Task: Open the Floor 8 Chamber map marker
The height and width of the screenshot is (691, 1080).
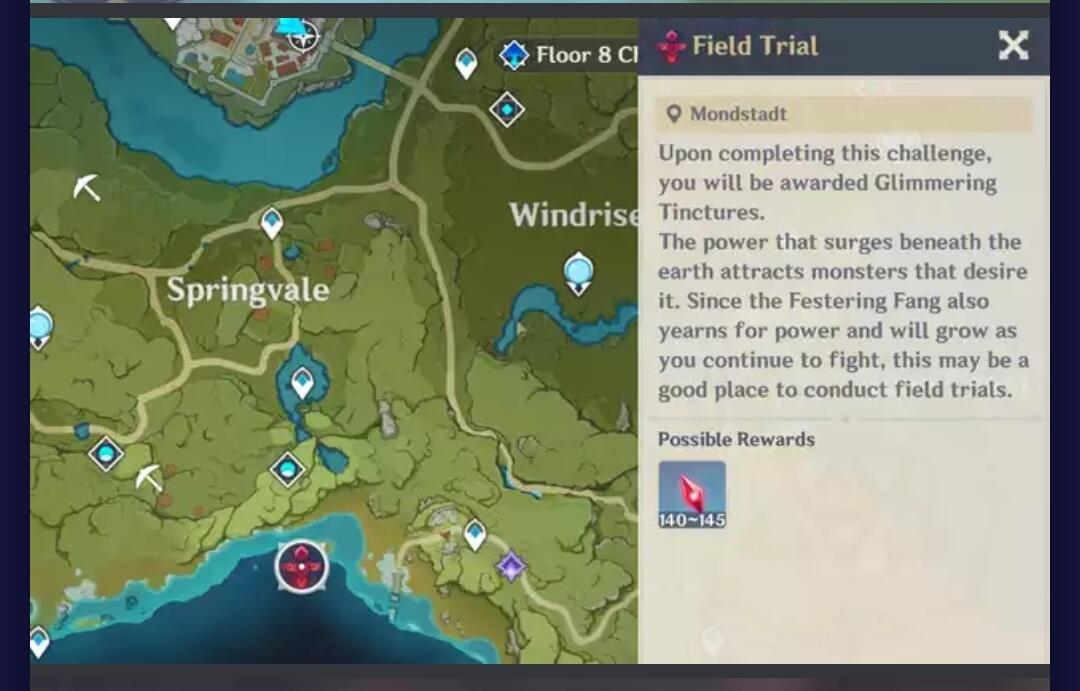Action: (x=514, y=55)
